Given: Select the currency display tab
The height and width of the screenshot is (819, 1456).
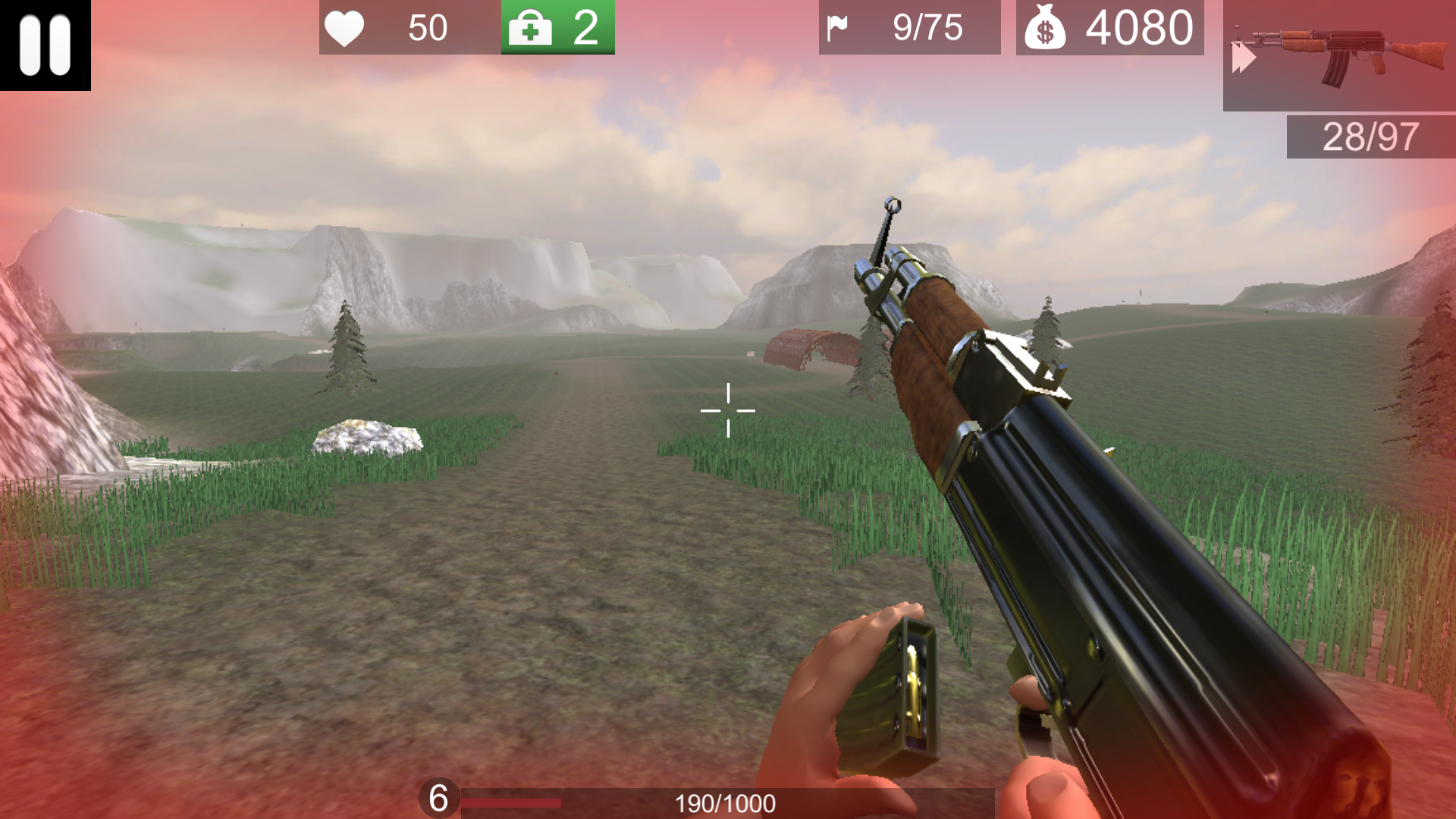Looking at the screenshot, I should [1110, 28].
